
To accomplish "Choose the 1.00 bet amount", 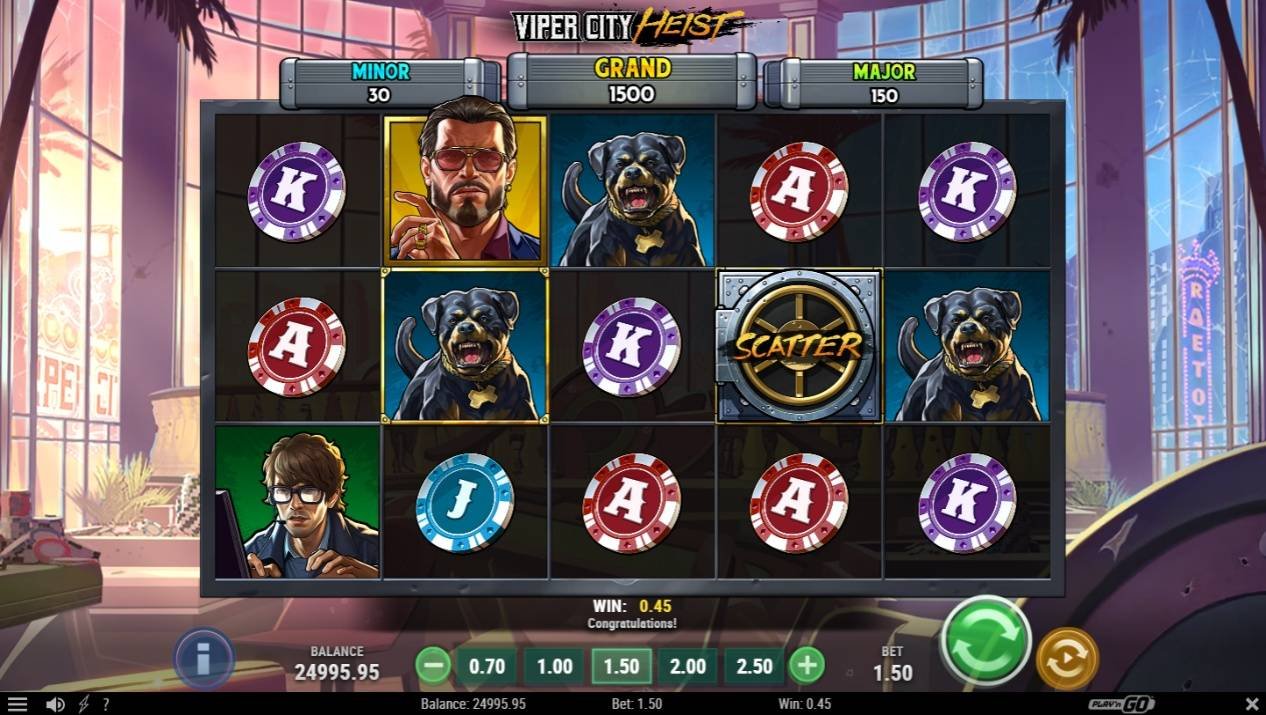I will [x=554, y=666].
